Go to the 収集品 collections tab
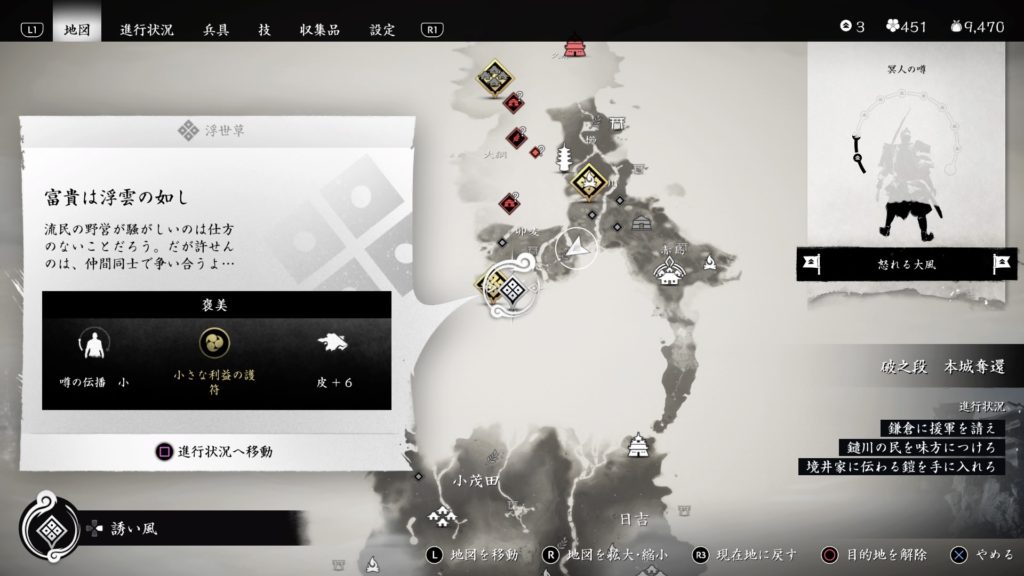This screenshot has width=1024, height=576. coord(320,29)
